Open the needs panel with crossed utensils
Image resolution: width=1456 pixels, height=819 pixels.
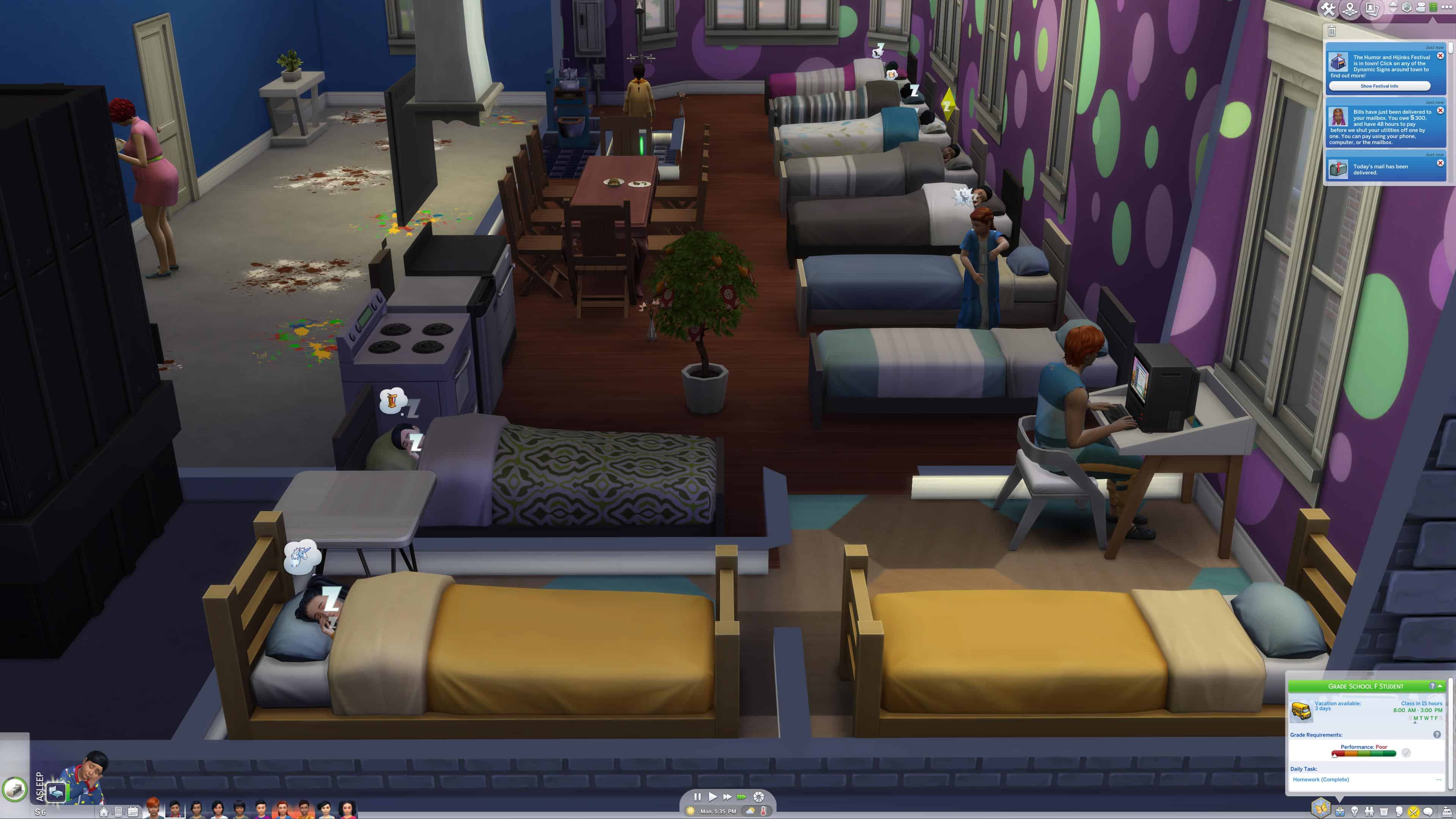[x=1413, y=812]
